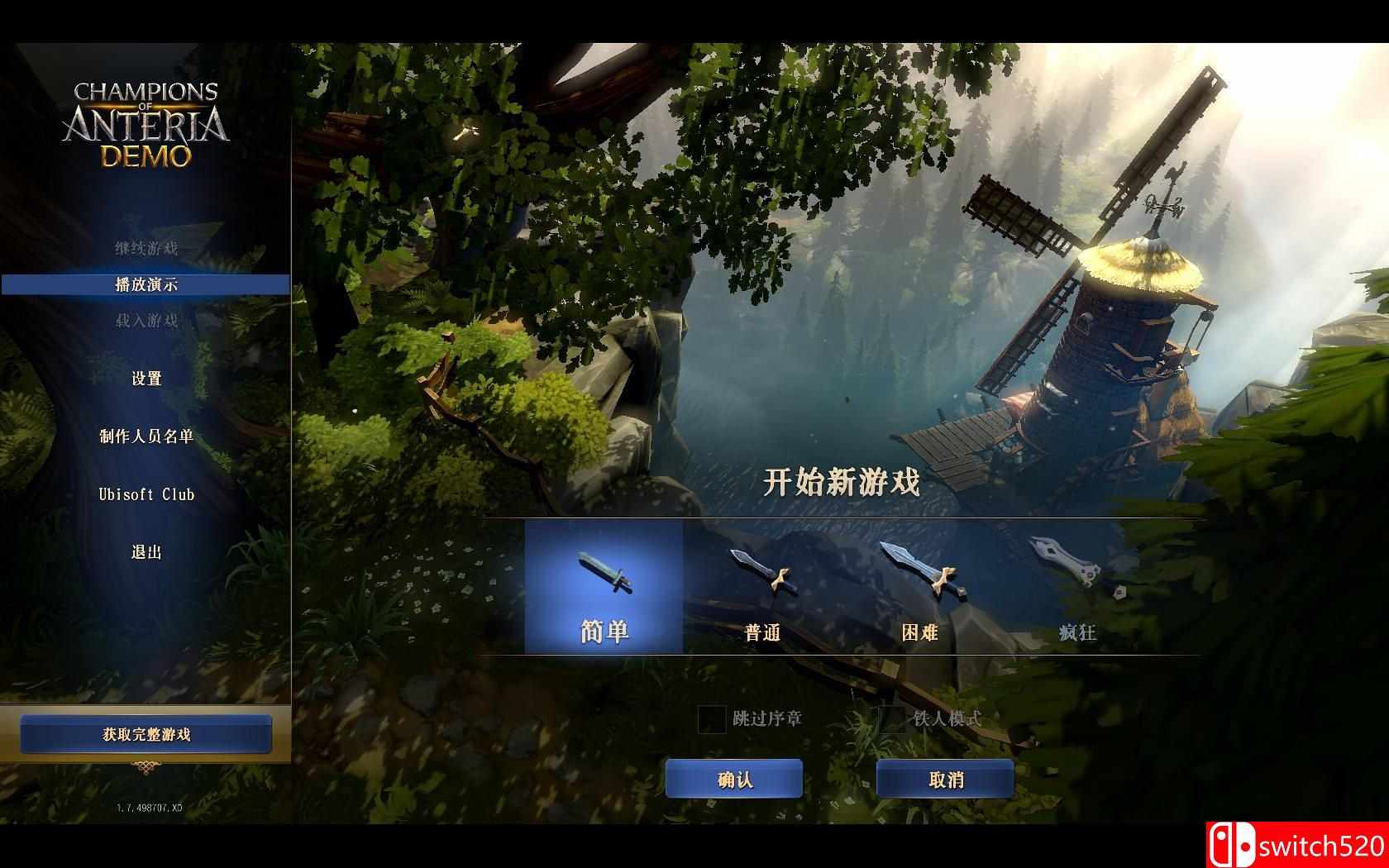Enable the 铁人模式 (ironman mode) checkbox
This screenshot has width=1389, height=868.
[x=891, y=720]
